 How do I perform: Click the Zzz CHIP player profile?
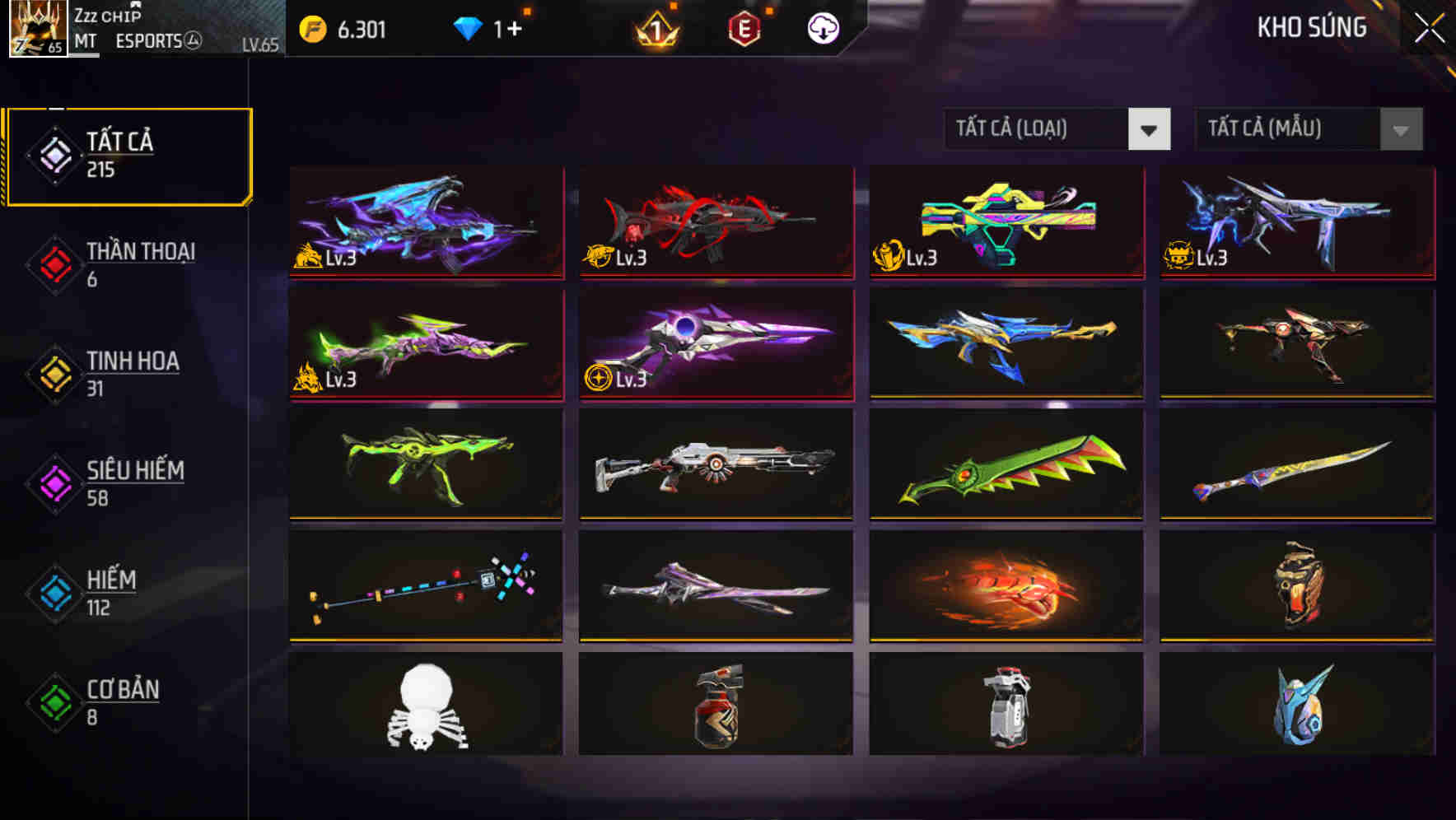(x=107, y=15)
